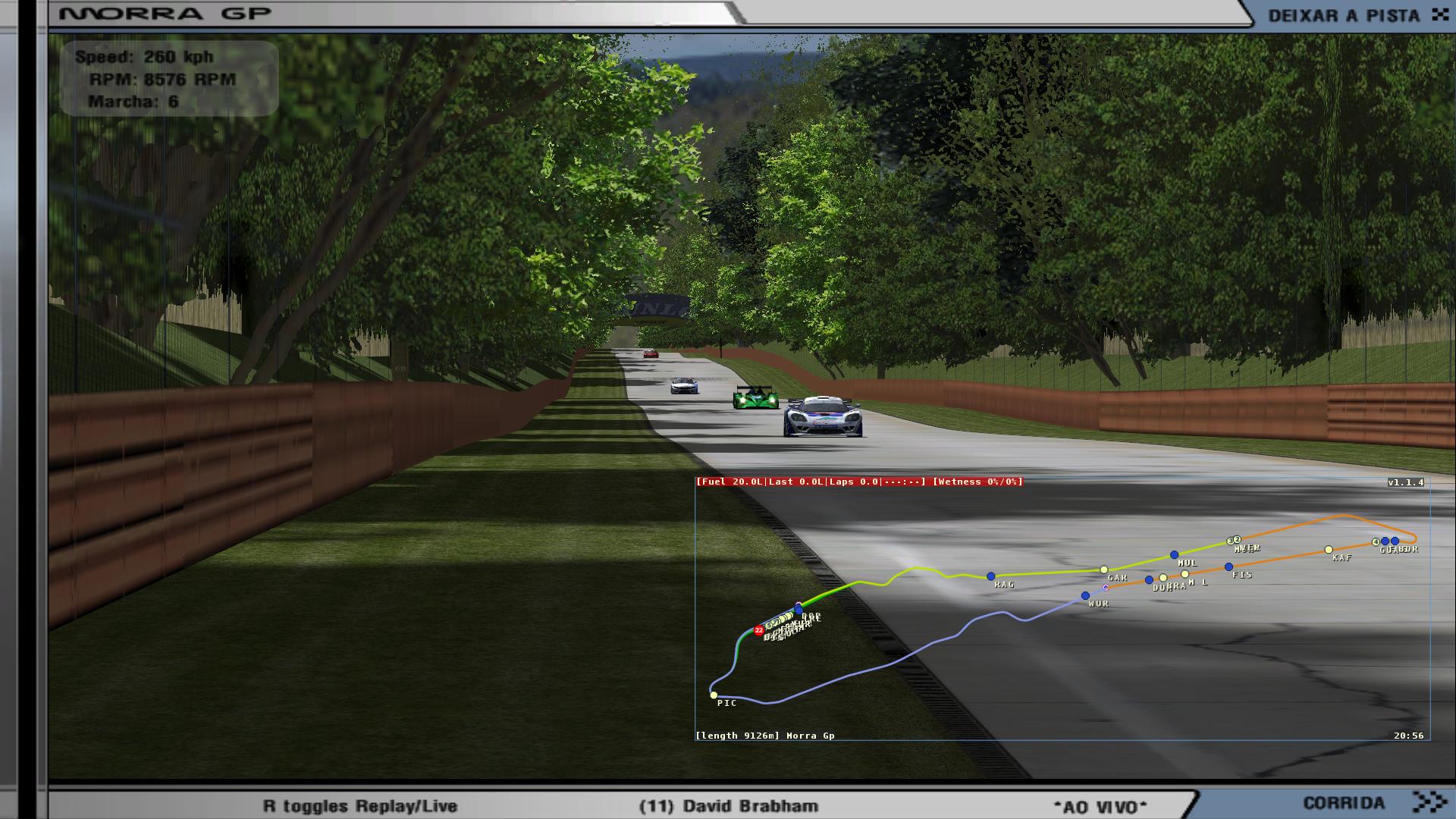The height and width of the screenshot is (819, 1456).
Task: Click the FIS marker on the track map
Action: point(1228,567)
